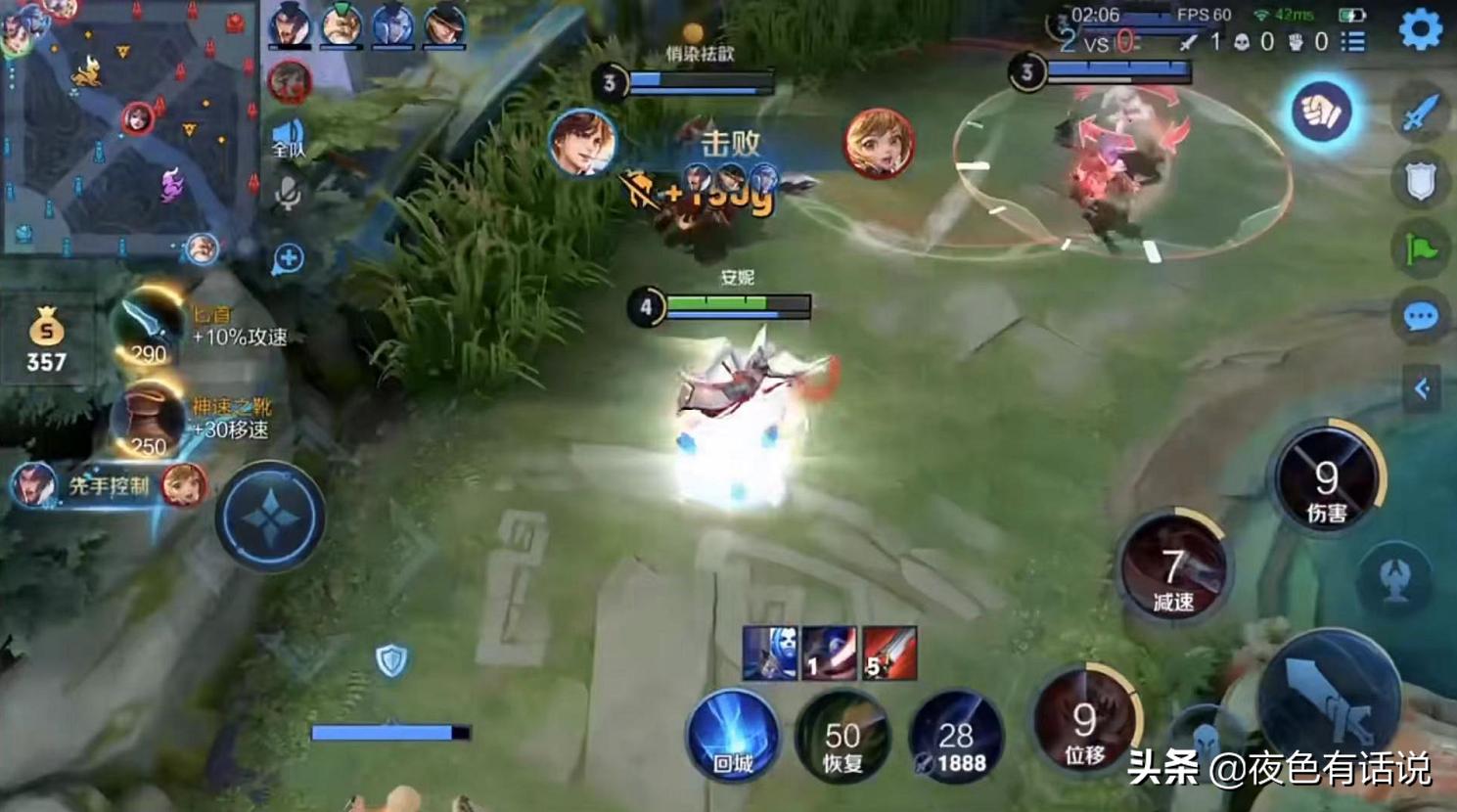Tap the minimap
The image size is (1457, 812).
125,127
